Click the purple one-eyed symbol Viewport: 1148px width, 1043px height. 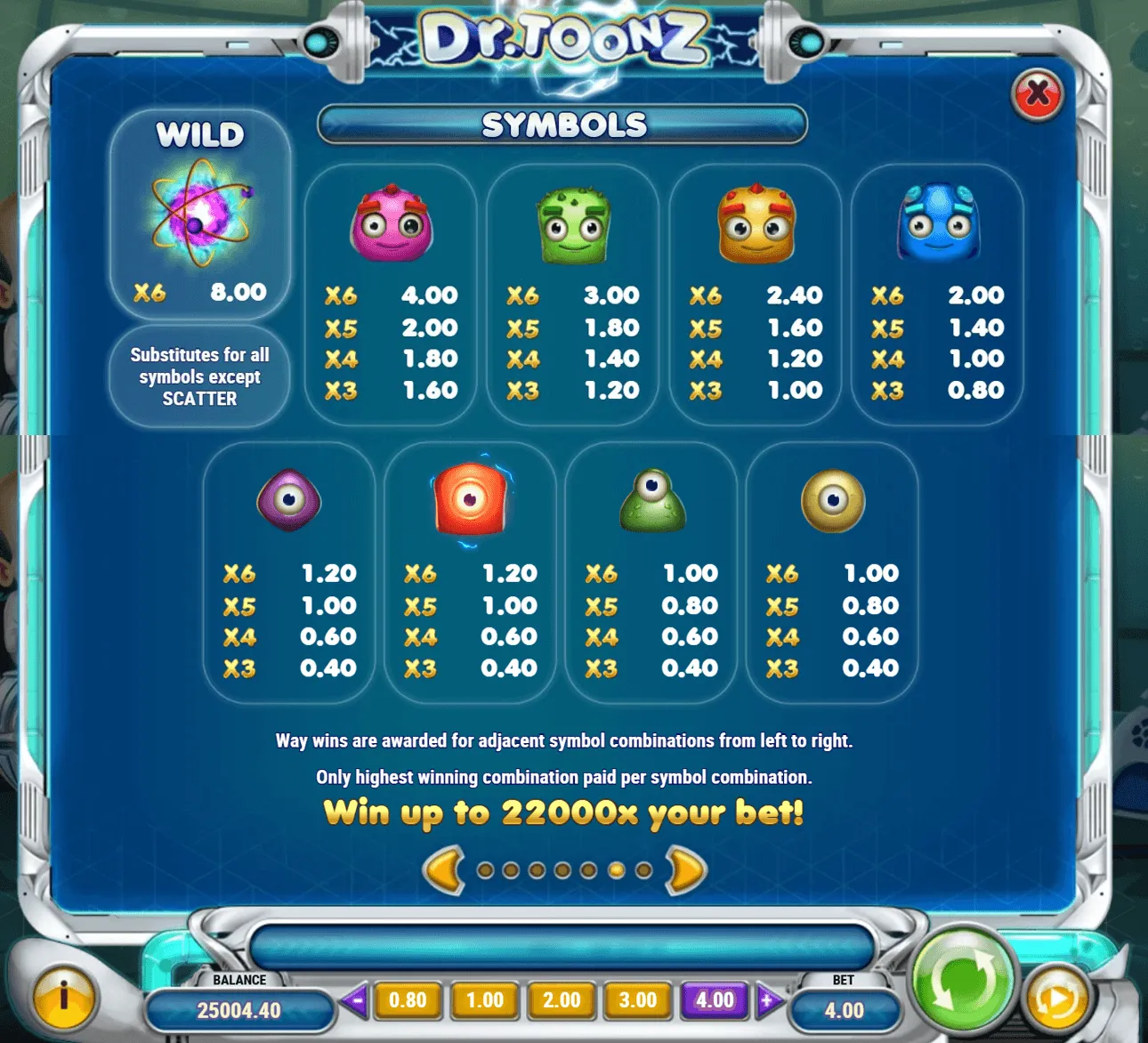coord(289,503)
